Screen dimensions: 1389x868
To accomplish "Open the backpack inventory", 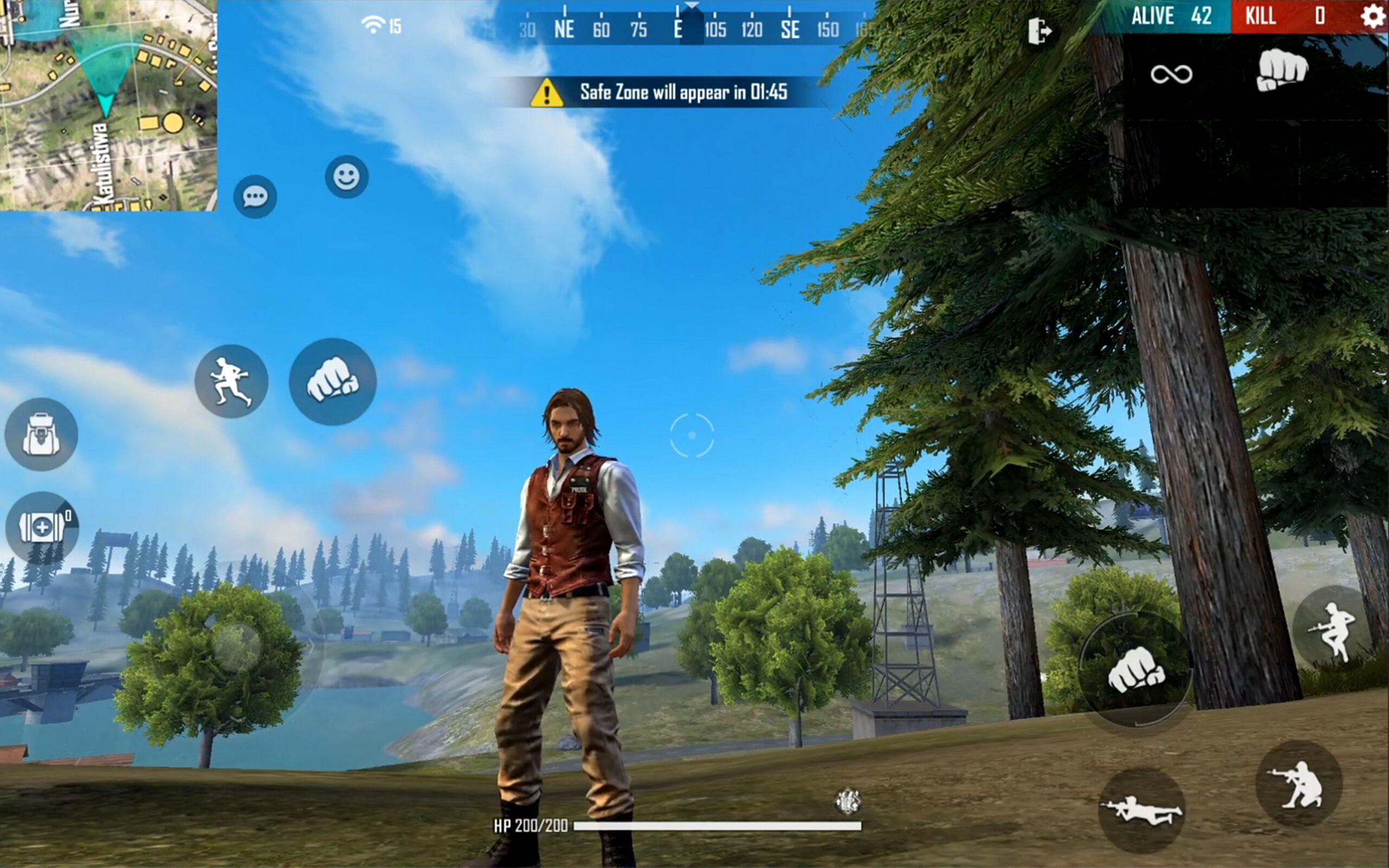I will click(x=41, y=435).
